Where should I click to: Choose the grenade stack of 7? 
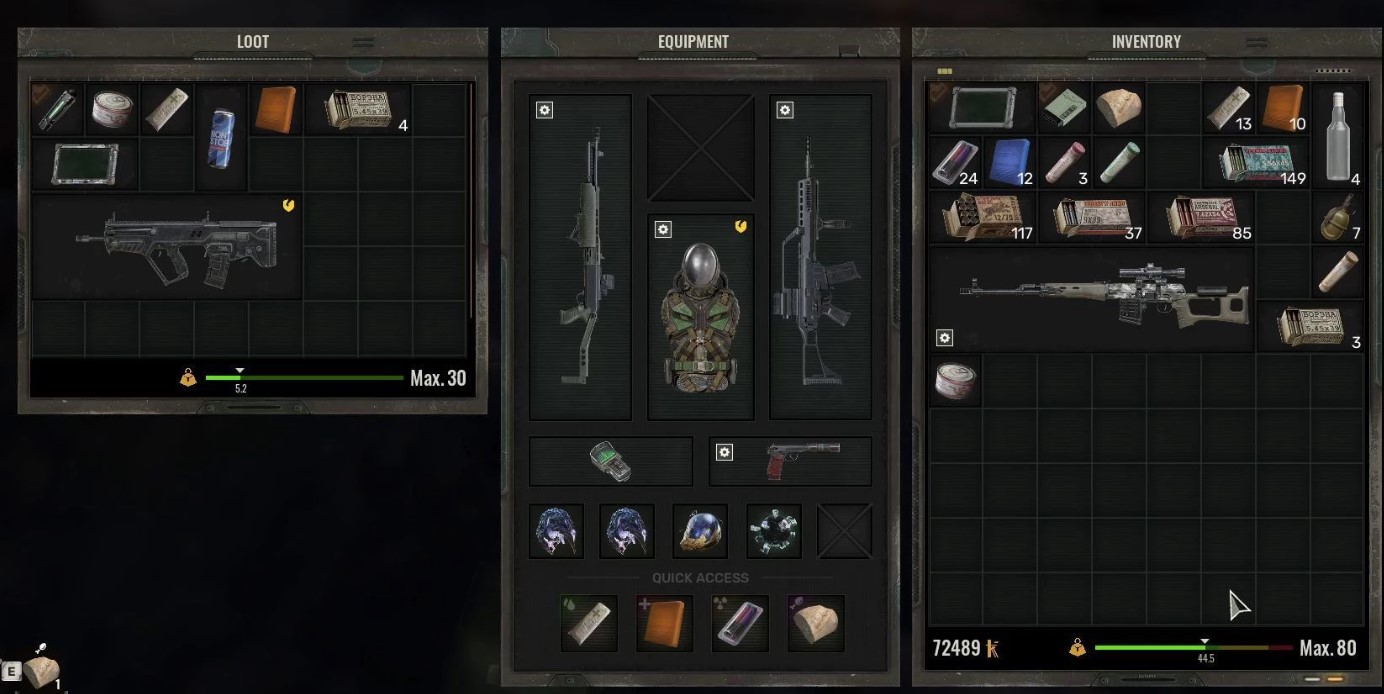coord(1338,217)
